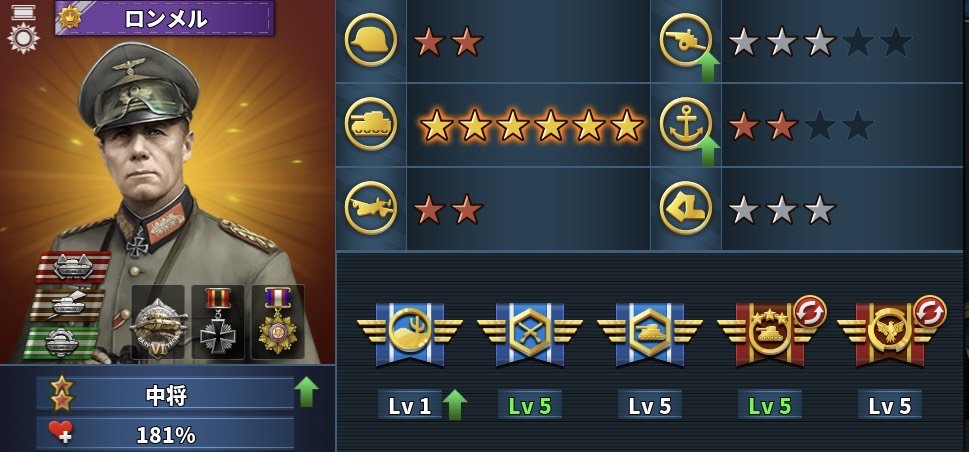The height and width of the screenshot is (452, 969).
Task: Upgrade navy anchor ability with green arrow
Action: point(707,150)
